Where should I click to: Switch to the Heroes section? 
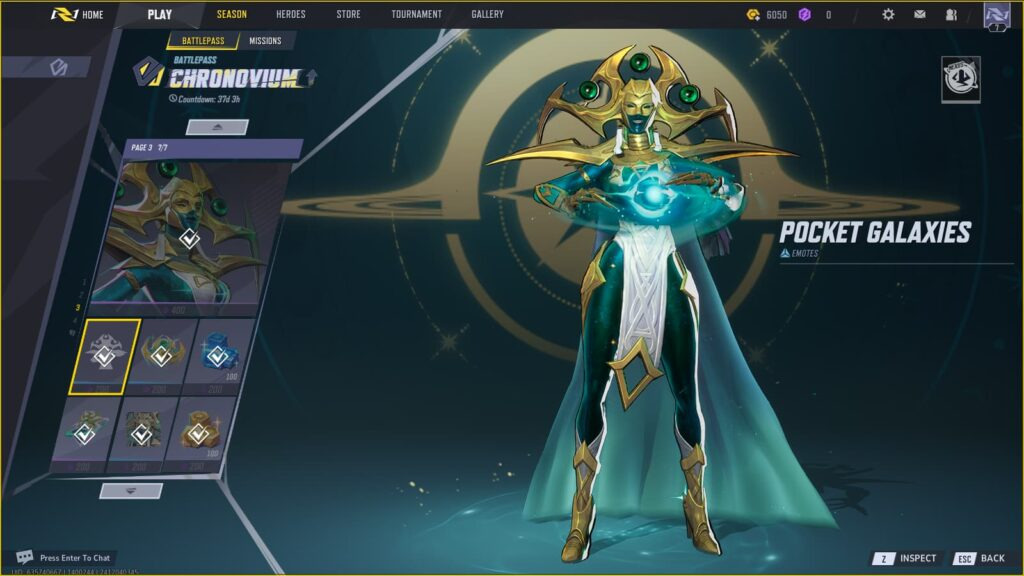tap(291, 15)
